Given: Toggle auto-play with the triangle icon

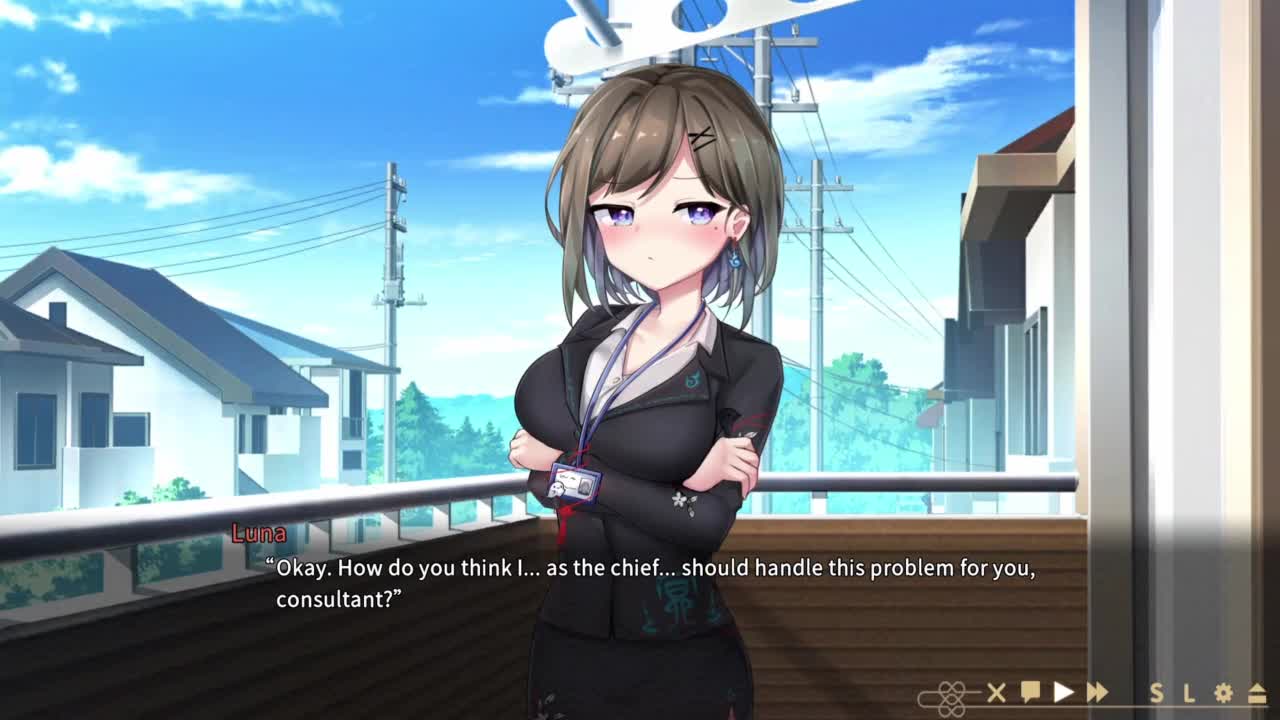Looking at the screenshot, I should (1063, 692).
